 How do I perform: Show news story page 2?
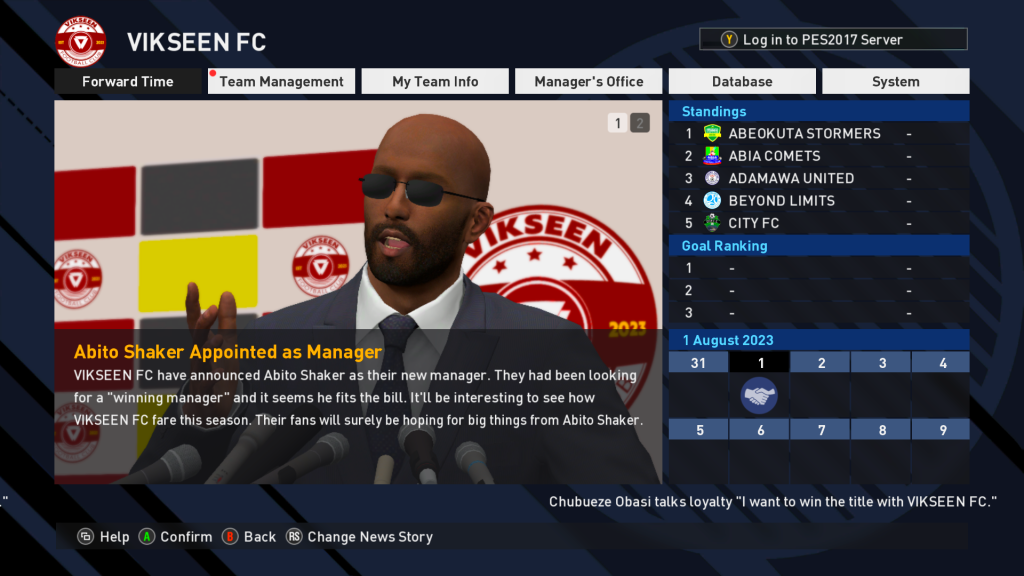[x=640, y=124]
